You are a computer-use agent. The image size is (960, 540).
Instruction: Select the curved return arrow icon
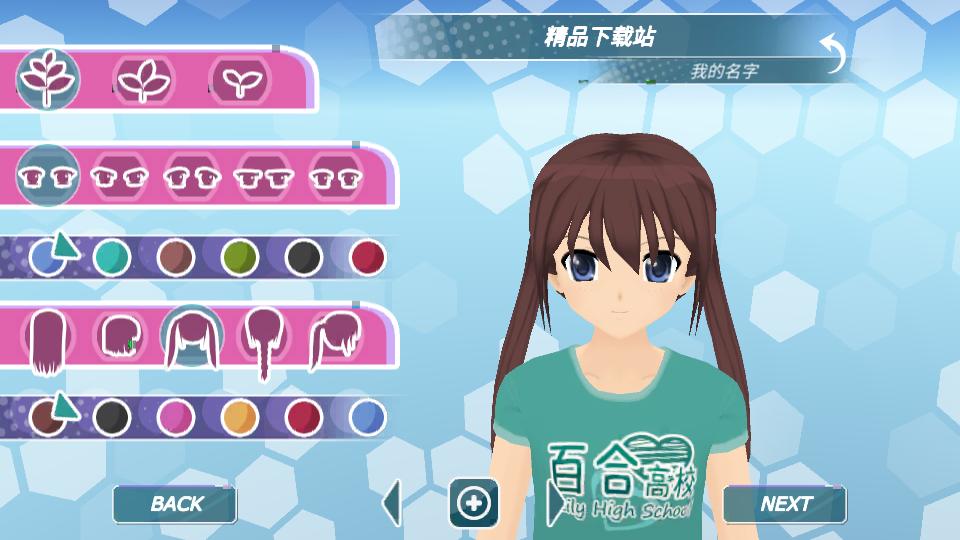click(x=832, y=52)
